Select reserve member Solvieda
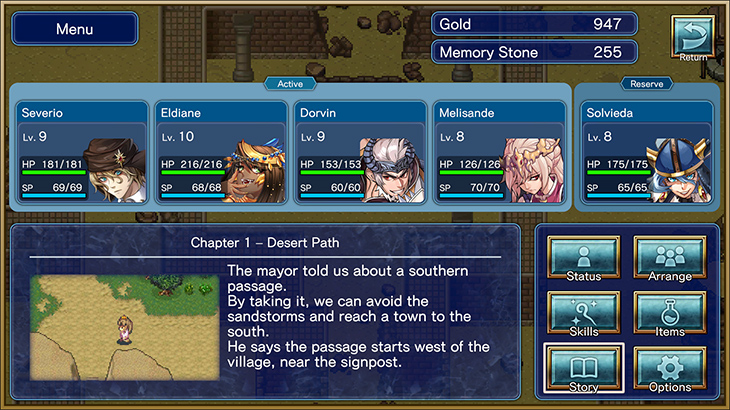The height and width of the screenshot is (410, 730). [x=647, y=152]
